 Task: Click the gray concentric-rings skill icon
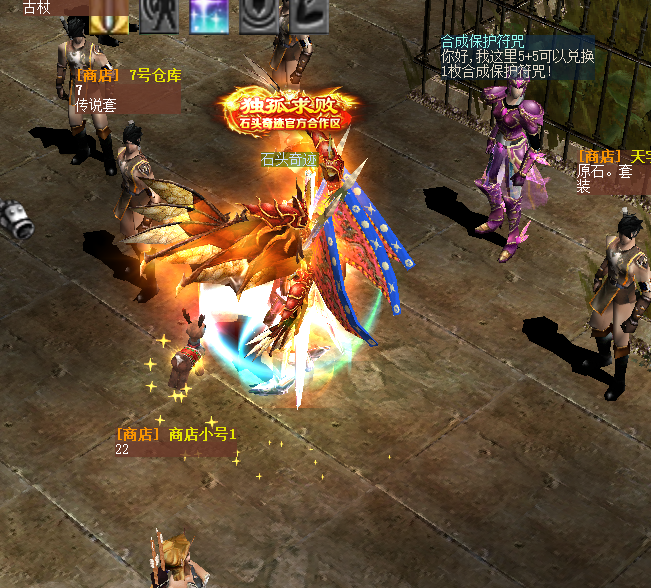[x=259, y=16]
